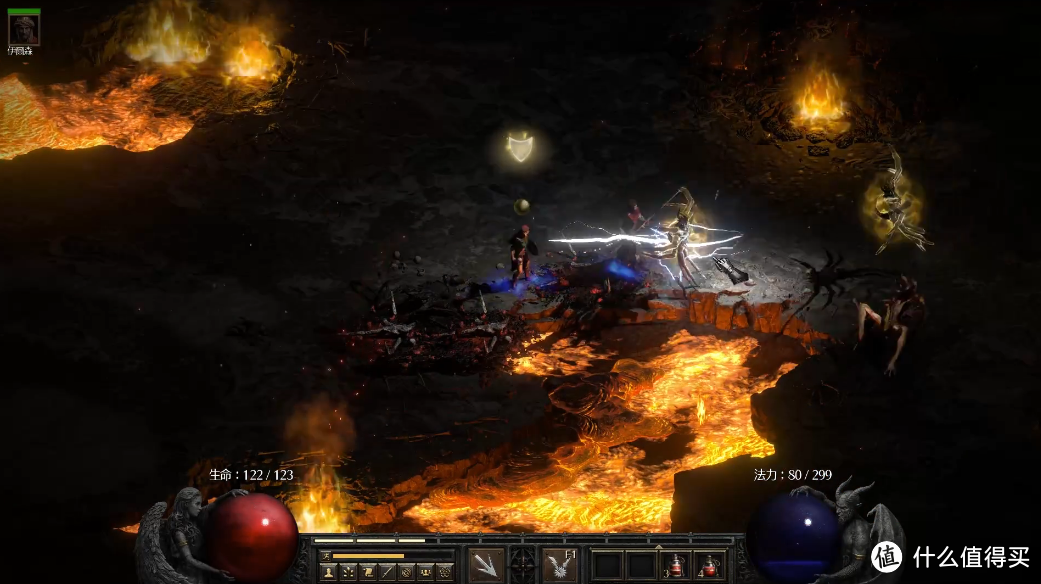
Task: Click the crossed-circle icon in the mini panel
Action: (x=405, y=572)
